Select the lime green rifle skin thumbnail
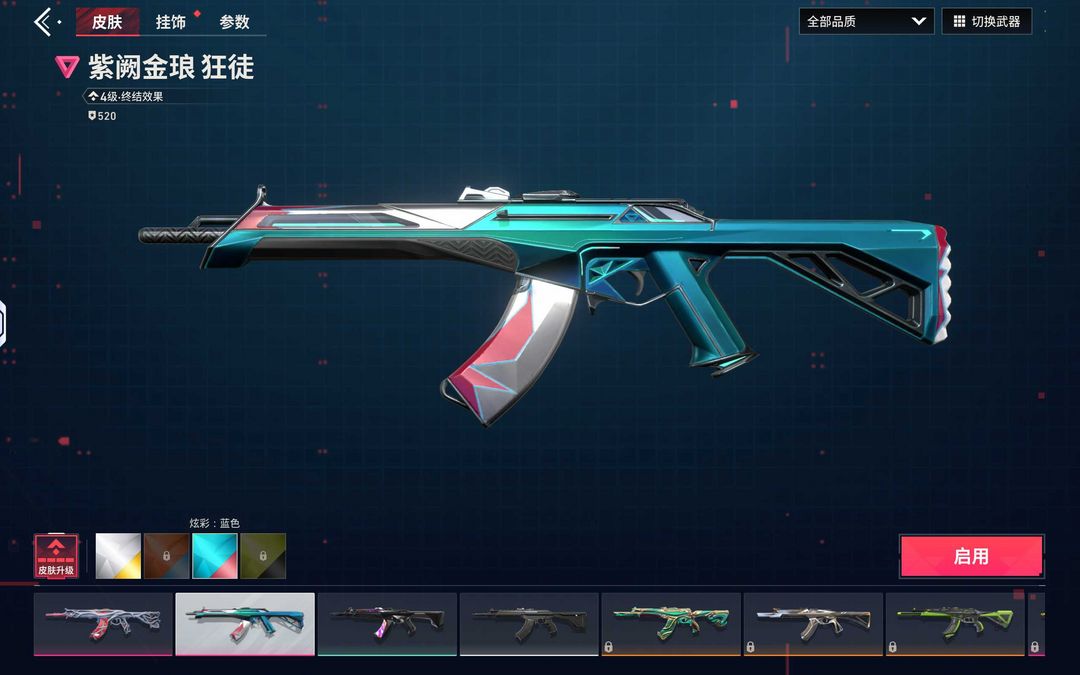The height and width of the screenshot is (675, 1080). coord(955,624)
